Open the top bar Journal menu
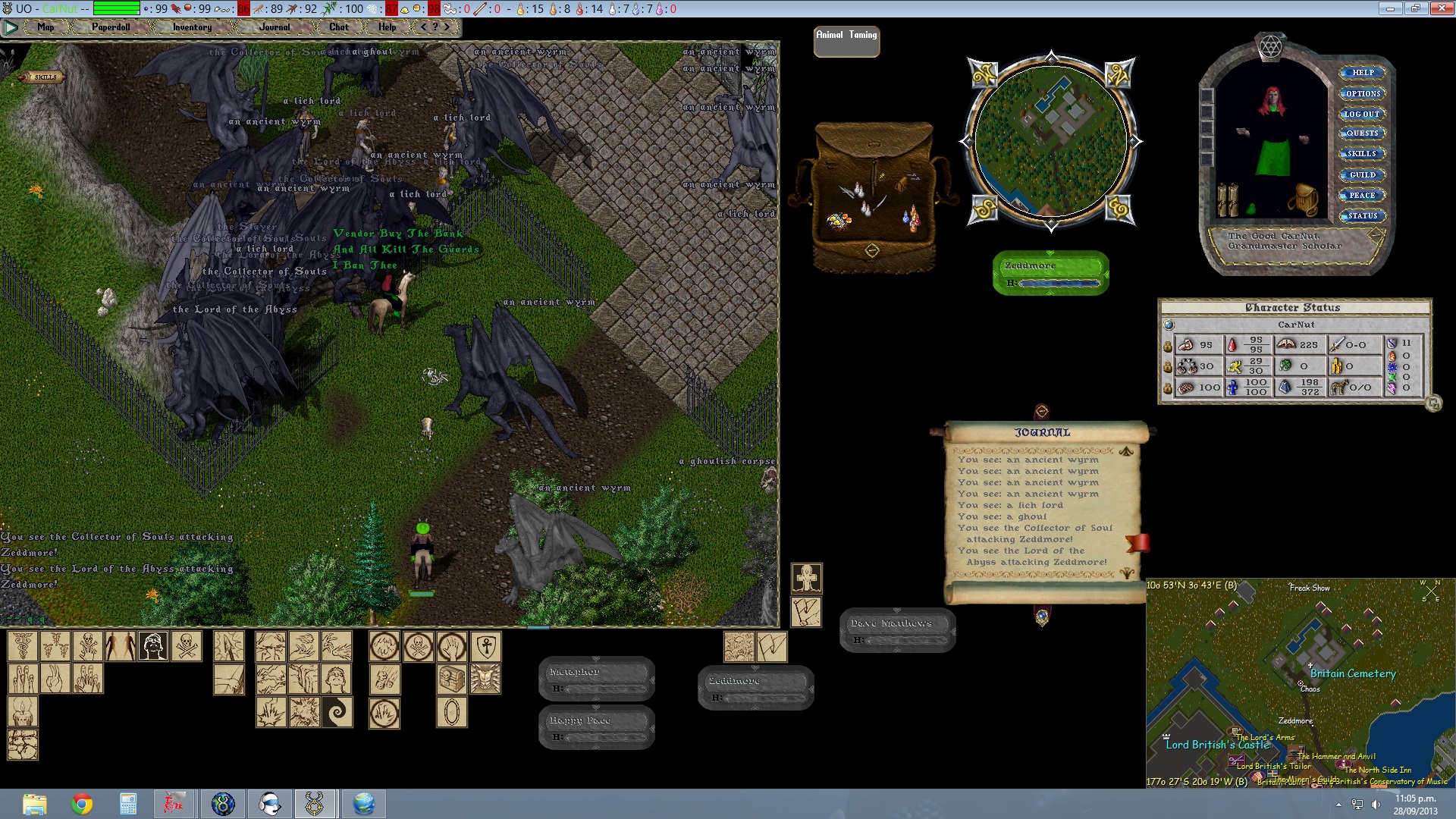1456x819 pixels. pos(274,27)
